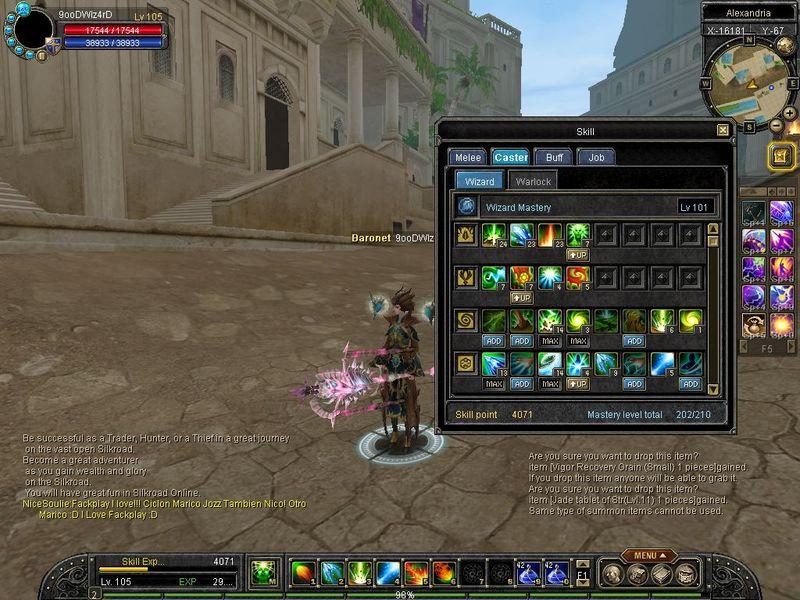This screenshot has height=600, width=800.
Task: Use the blue ice skill in hotbar slot 4
Action: tap(389, 573)
